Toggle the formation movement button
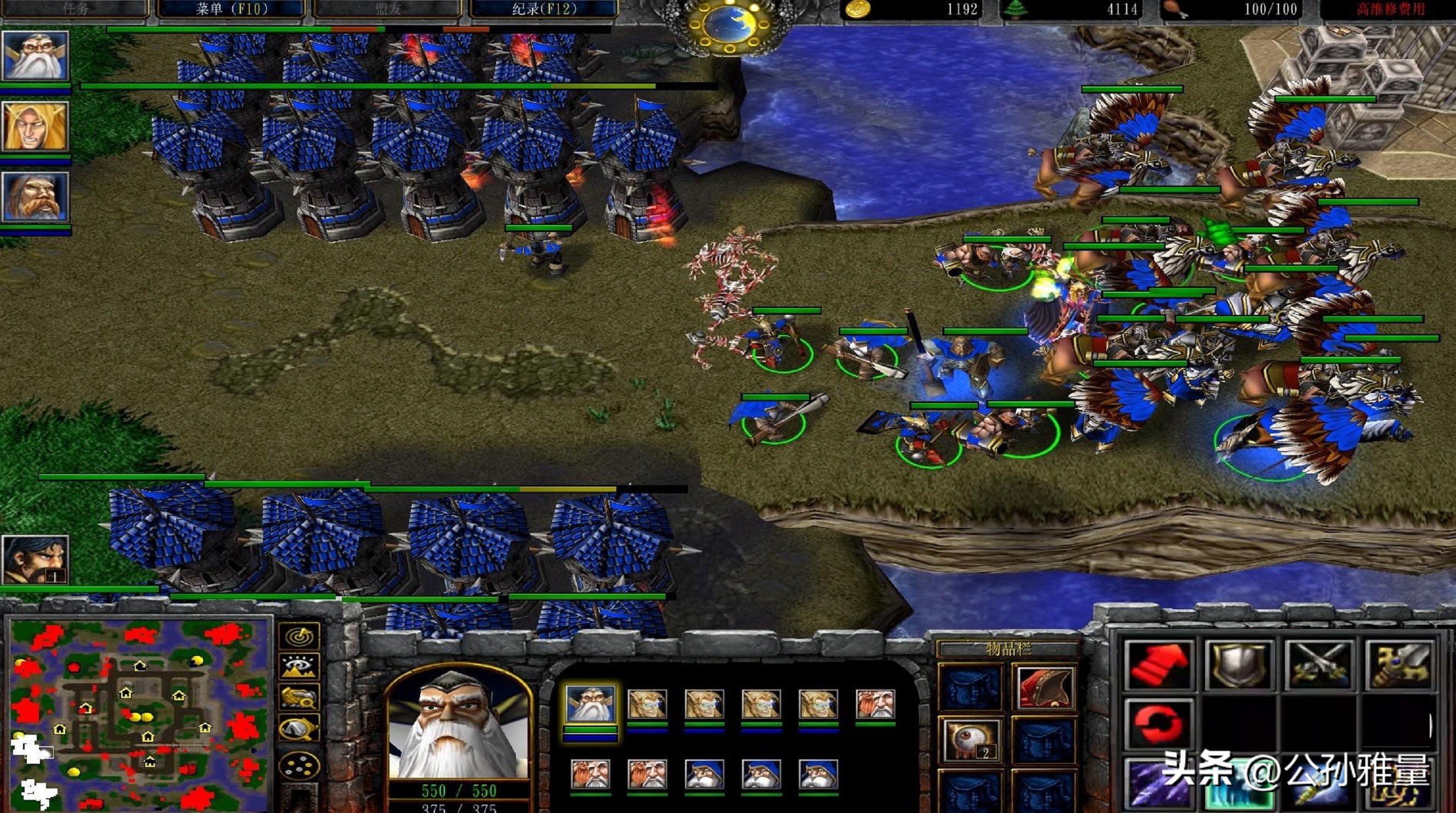The width and height of the screenshot is (1456, 813). pyautogui.click(x=300, y=765)
